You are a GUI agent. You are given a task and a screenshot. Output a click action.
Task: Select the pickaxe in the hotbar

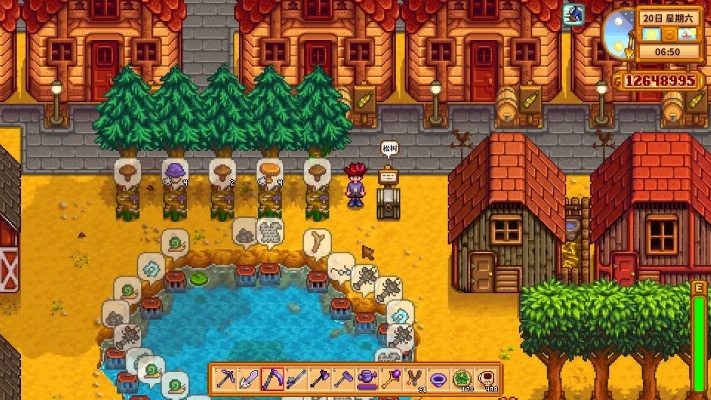226,379
